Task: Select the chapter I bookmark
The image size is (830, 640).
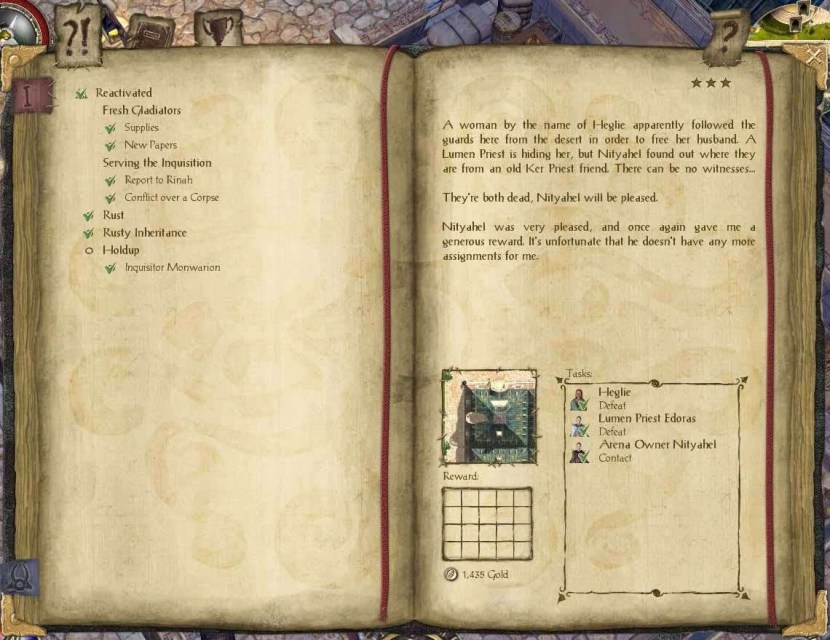Action: point(30,97)
